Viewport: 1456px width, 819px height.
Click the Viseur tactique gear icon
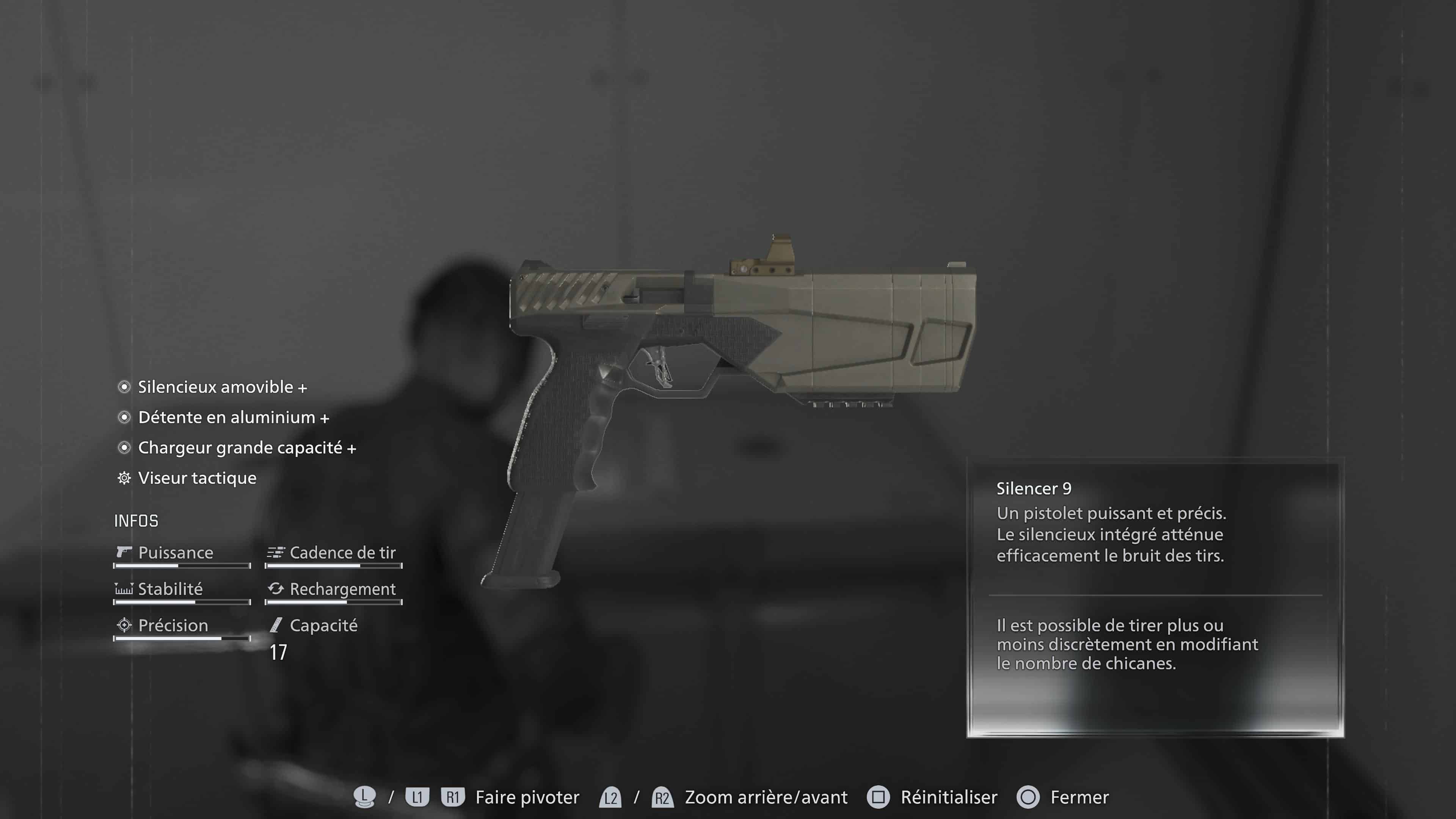click(124, 478)
